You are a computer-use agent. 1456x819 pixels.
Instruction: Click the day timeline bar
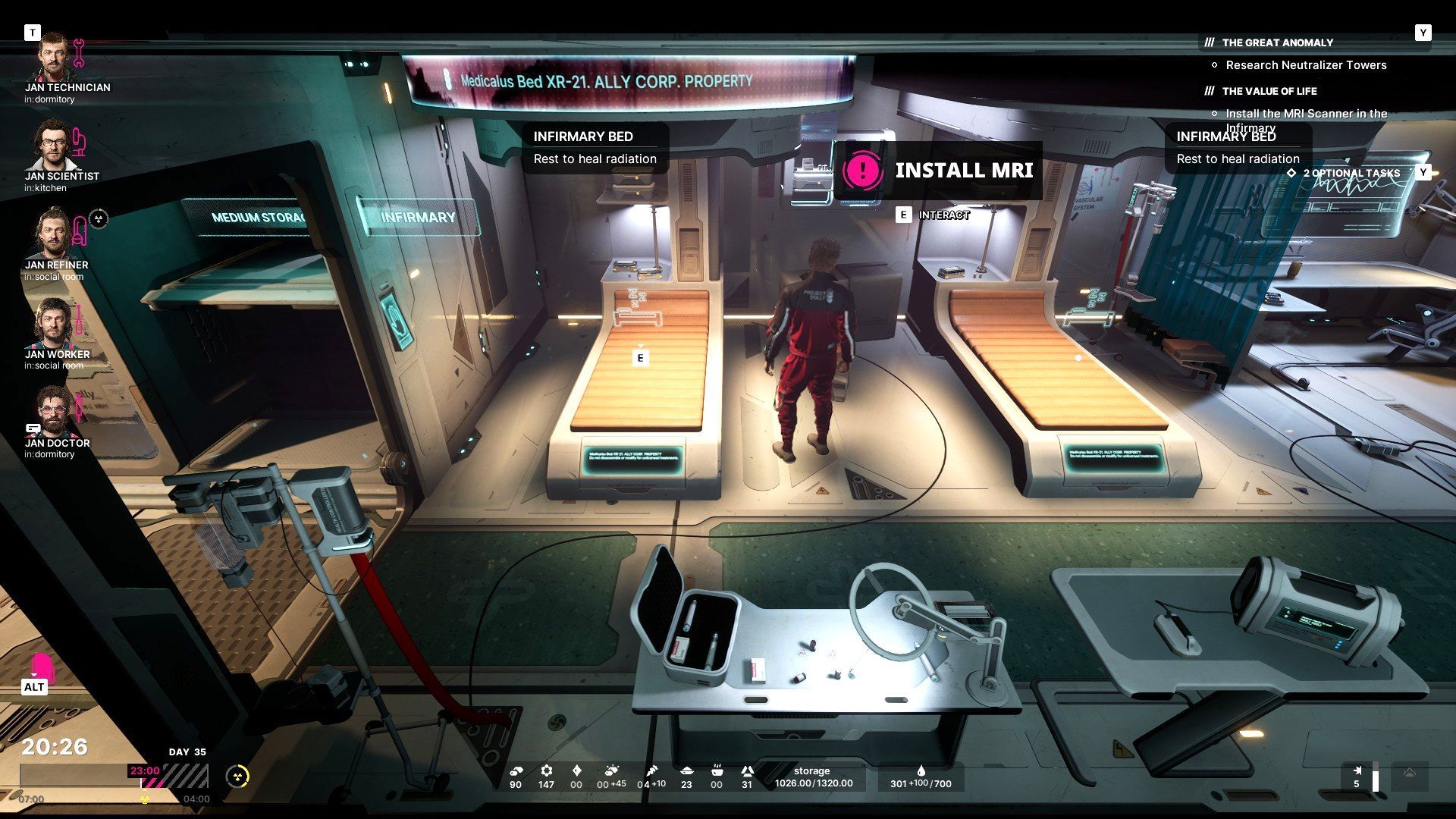(x=114, y=776)
